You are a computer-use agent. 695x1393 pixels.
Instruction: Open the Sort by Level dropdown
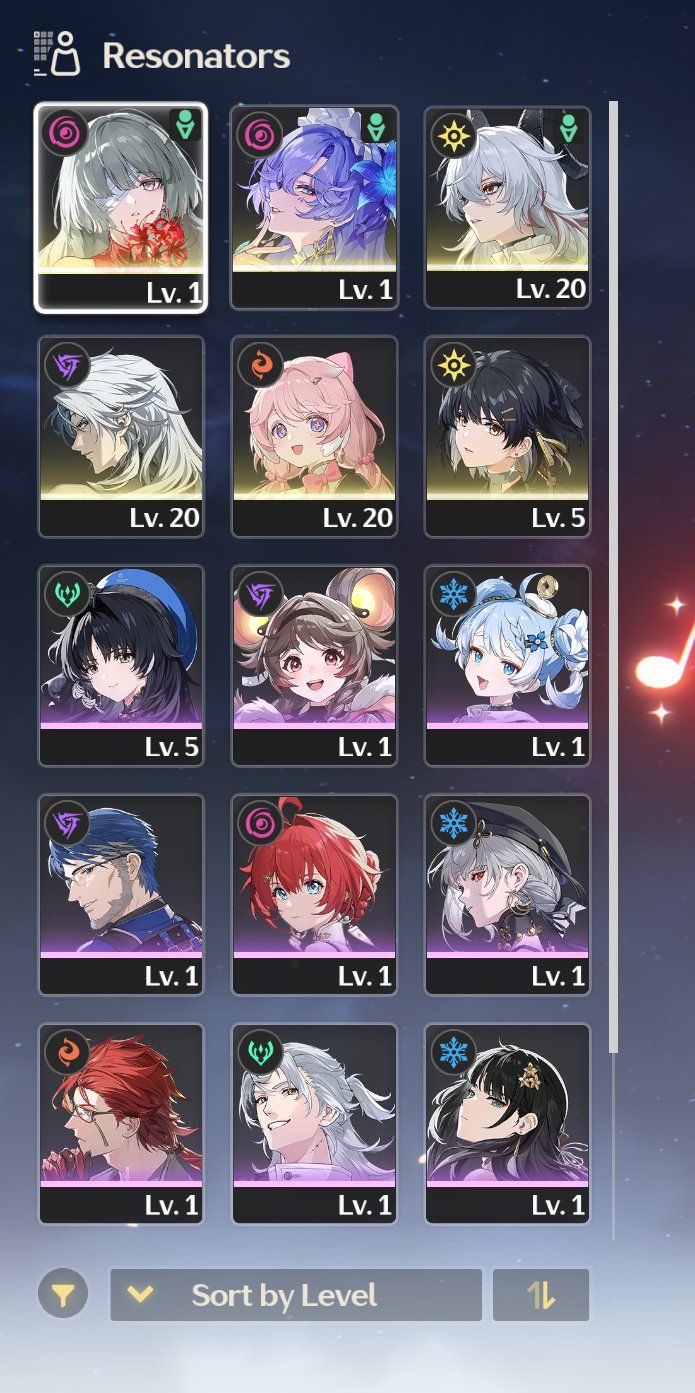point(295,1296)
